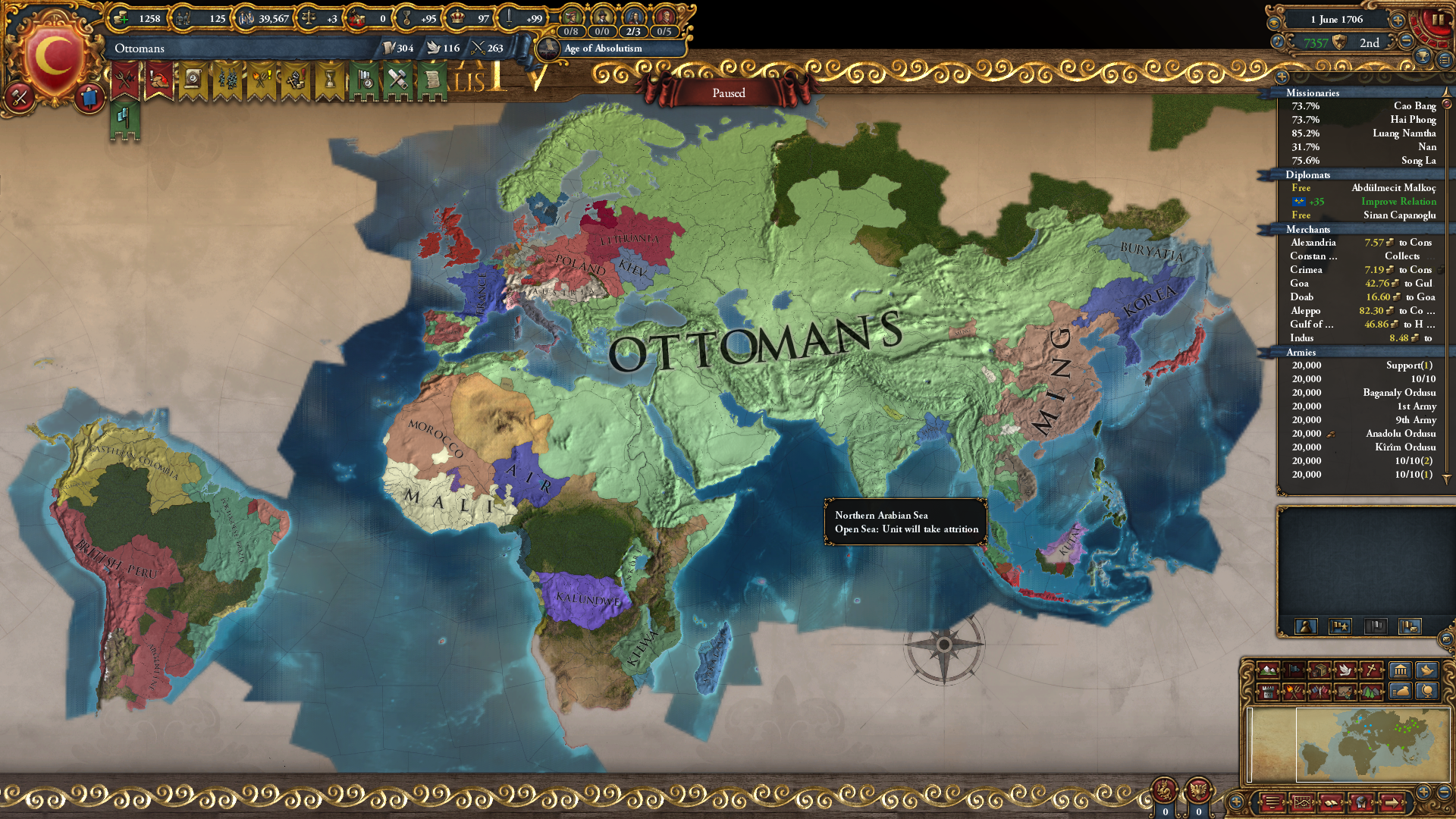Screen dimensions: 1456x819
Task: Unpause the game with pause button
Action: pos(1439,19)
